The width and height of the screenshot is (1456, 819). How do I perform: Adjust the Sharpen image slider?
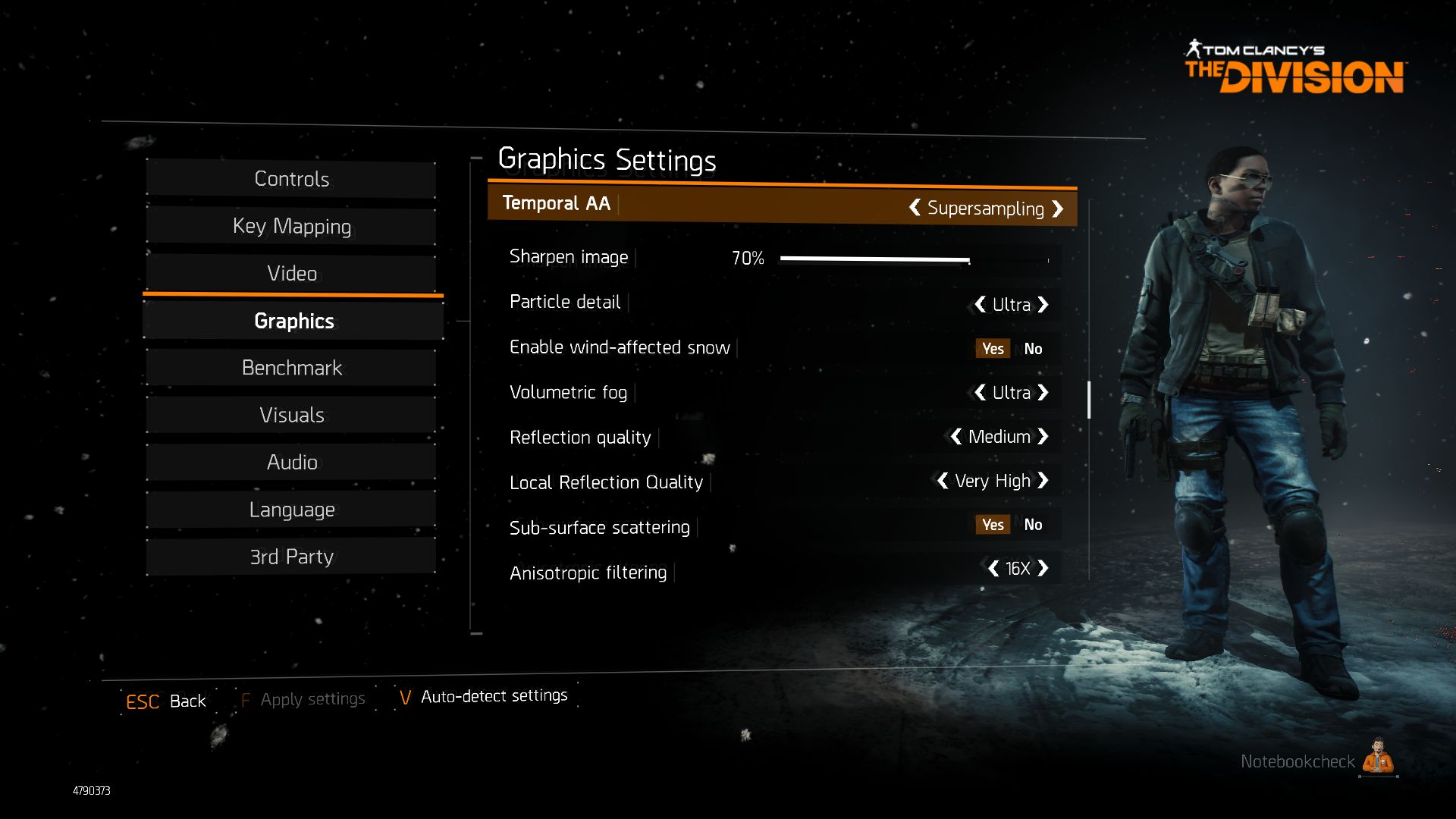coord(969,259)
